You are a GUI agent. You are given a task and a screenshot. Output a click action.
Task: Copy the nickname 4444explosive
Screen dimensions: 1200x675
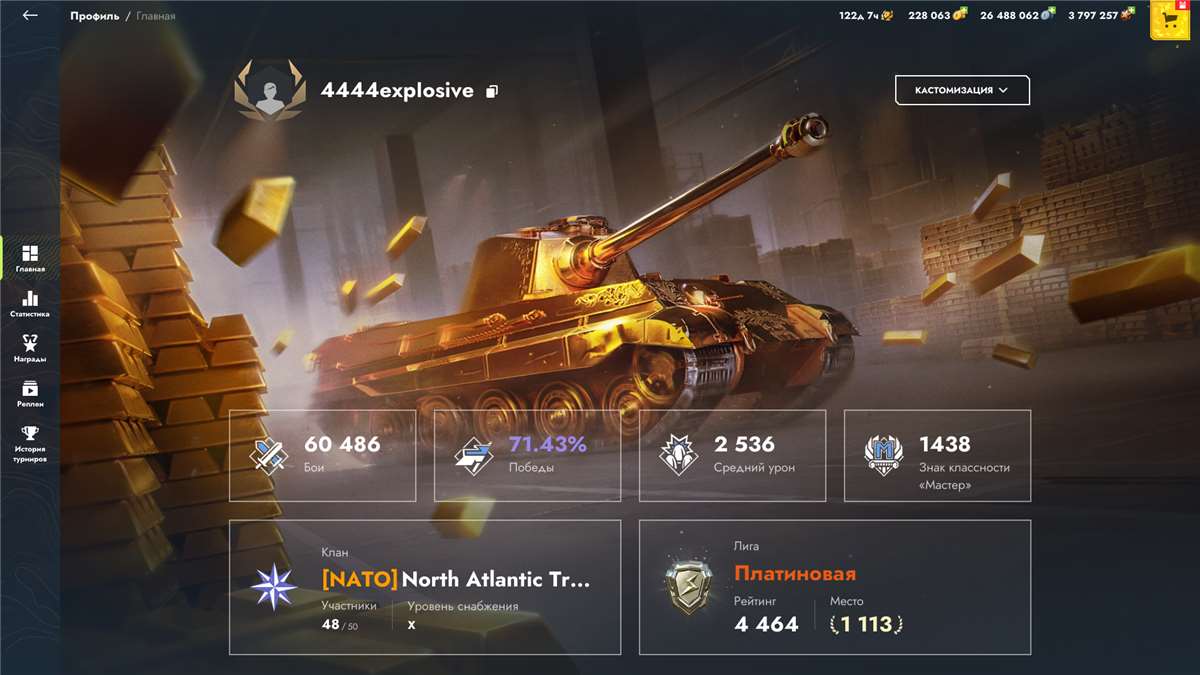click(x=492, y=91)
